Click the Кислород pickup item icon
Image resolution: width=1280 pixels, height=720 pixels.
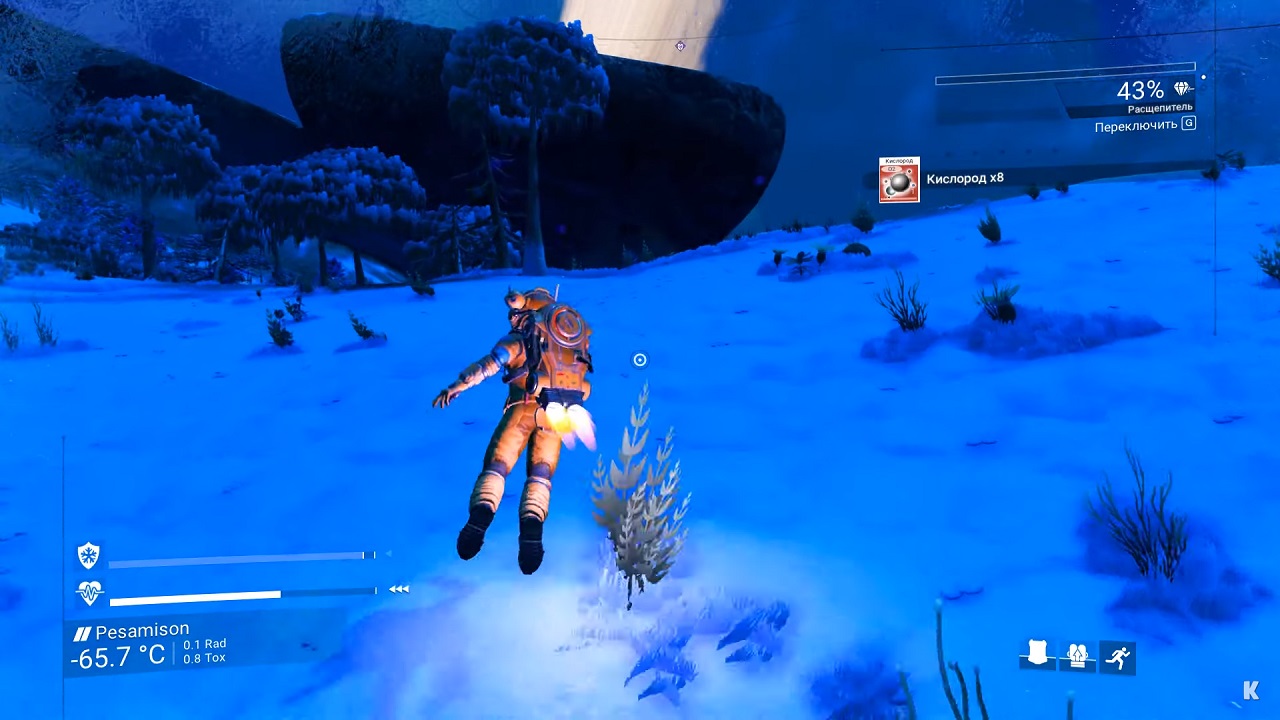click(899, 180)
